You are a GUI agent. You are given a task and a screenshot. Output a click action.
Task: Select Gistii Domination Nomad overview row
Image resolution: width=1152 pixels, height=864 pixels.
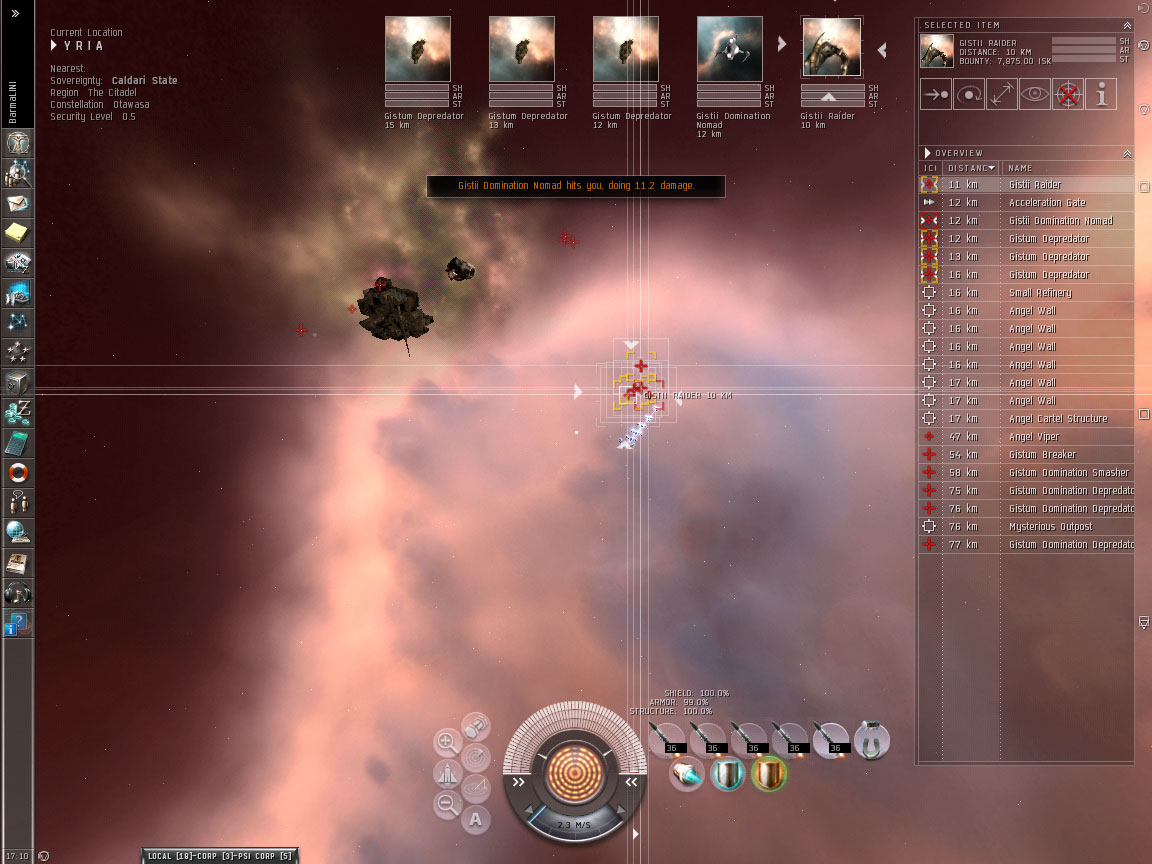click(1060, 221)
